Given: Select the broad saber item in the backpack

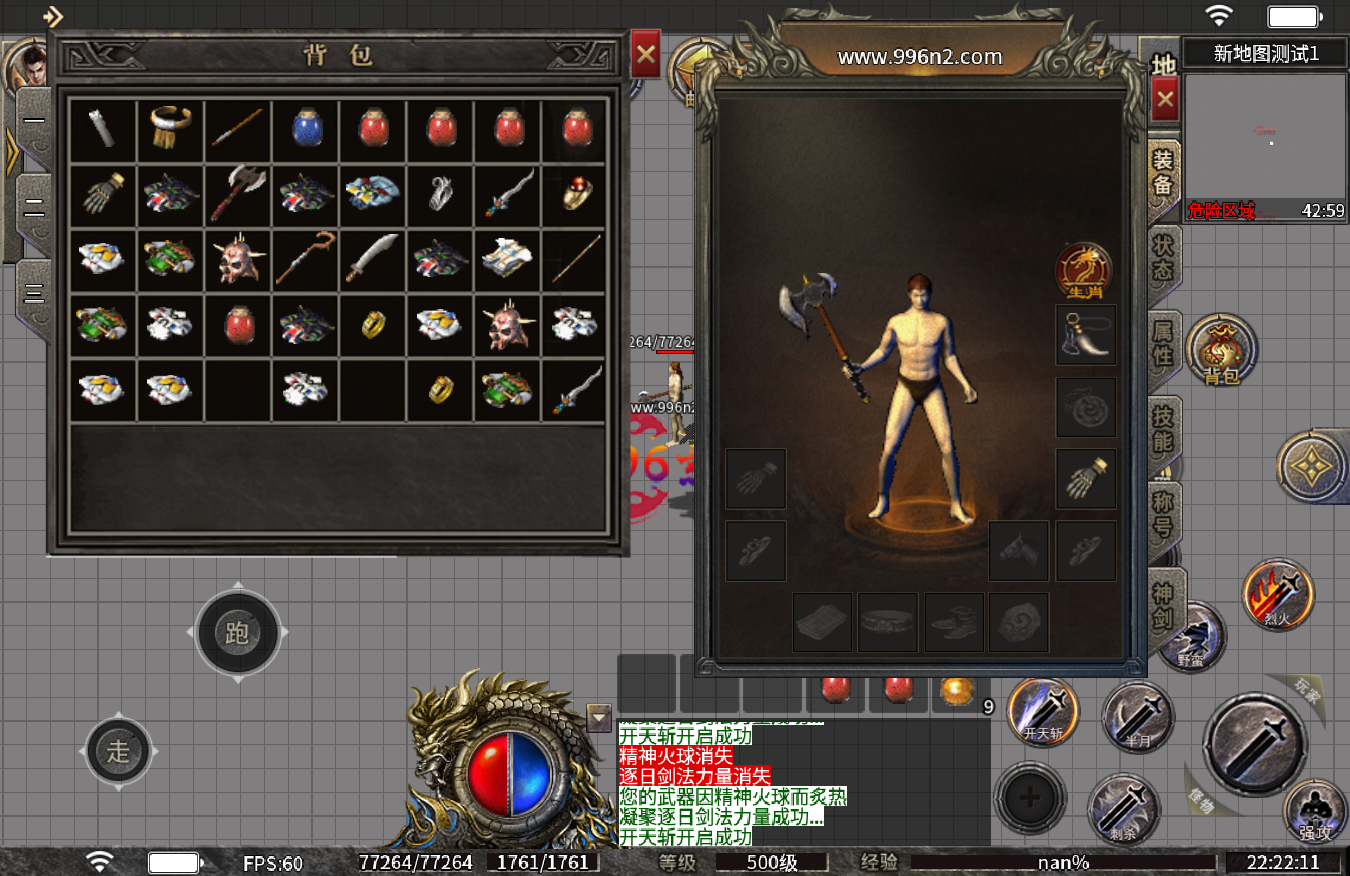Looking at the screenshot, I should click(x=373, y=258).
